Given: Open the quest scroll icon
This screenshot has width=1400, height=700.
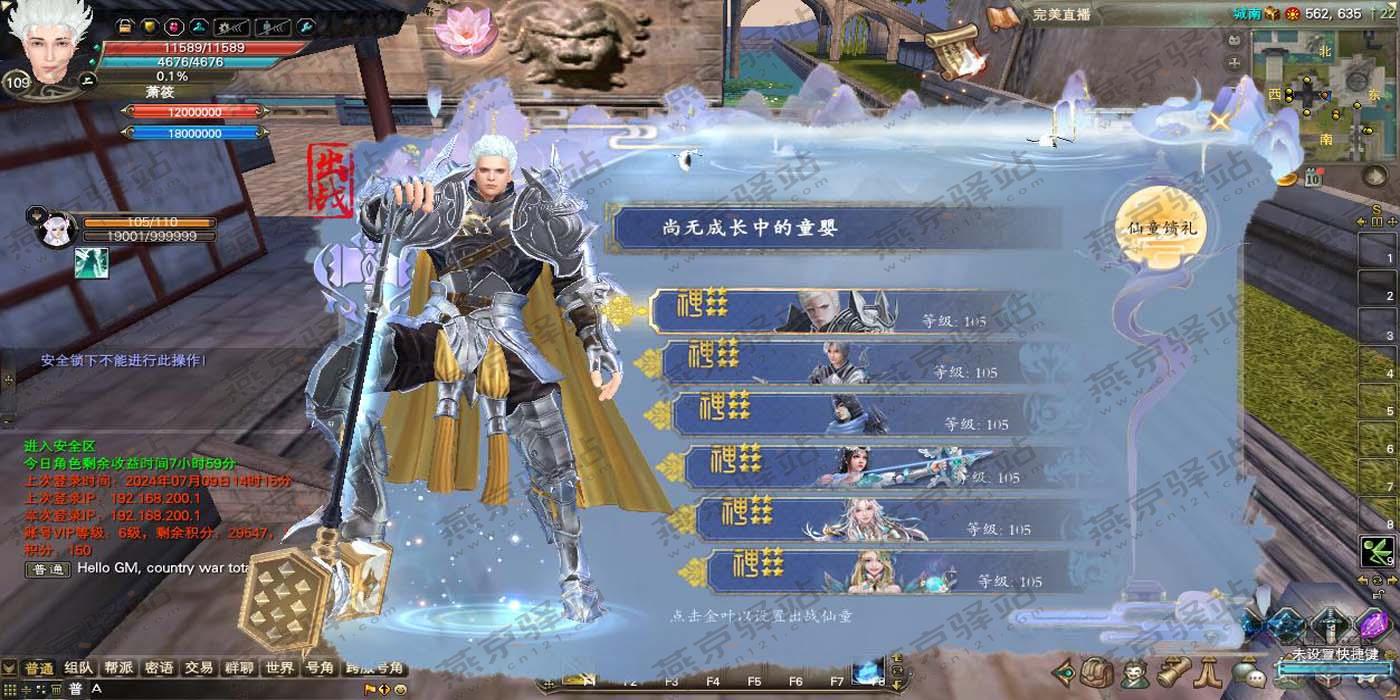Looking at the screenshot, I should [1172, 672].
